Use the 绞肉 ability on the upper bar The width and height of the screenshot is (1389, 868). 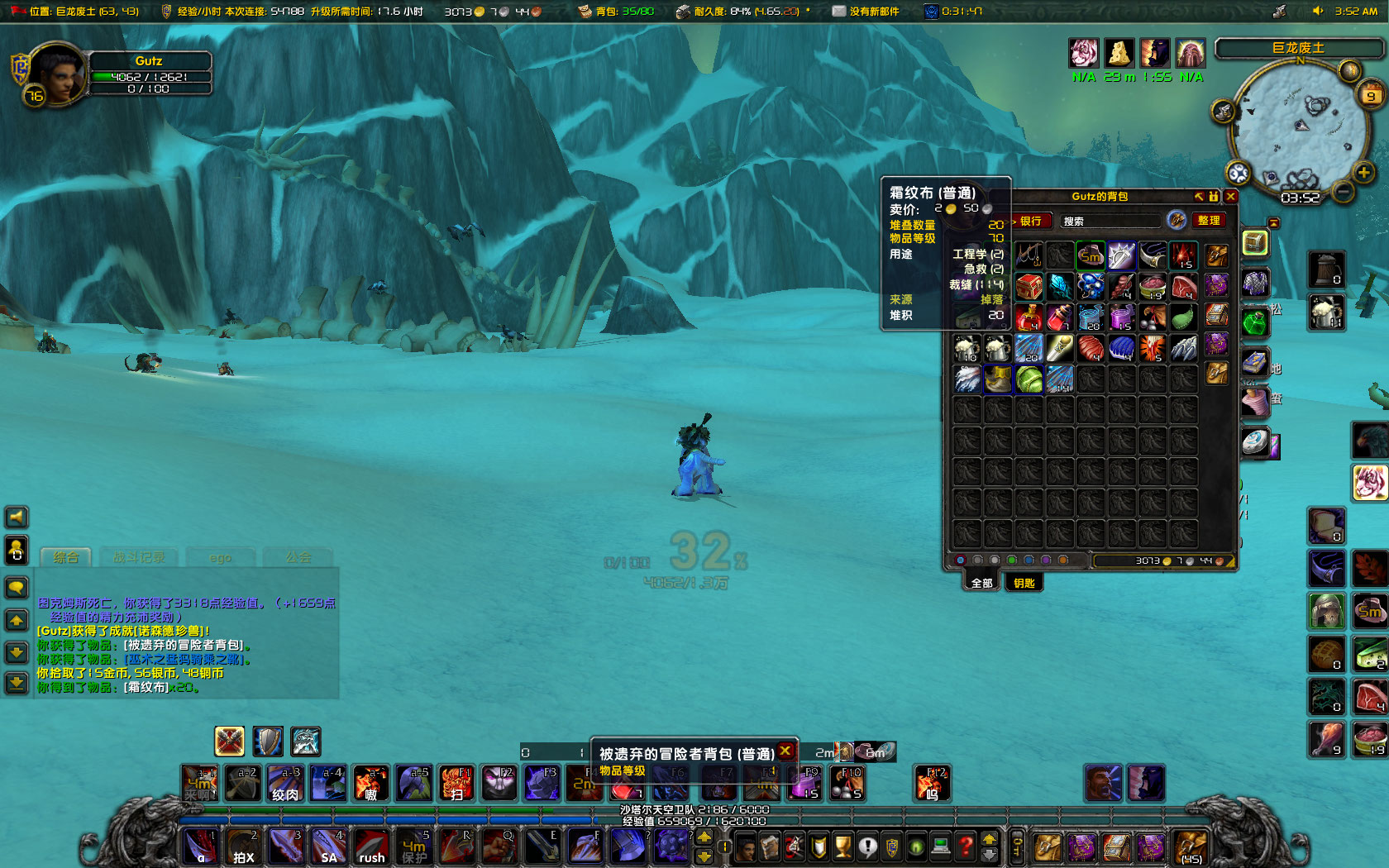tap(285, 783)
